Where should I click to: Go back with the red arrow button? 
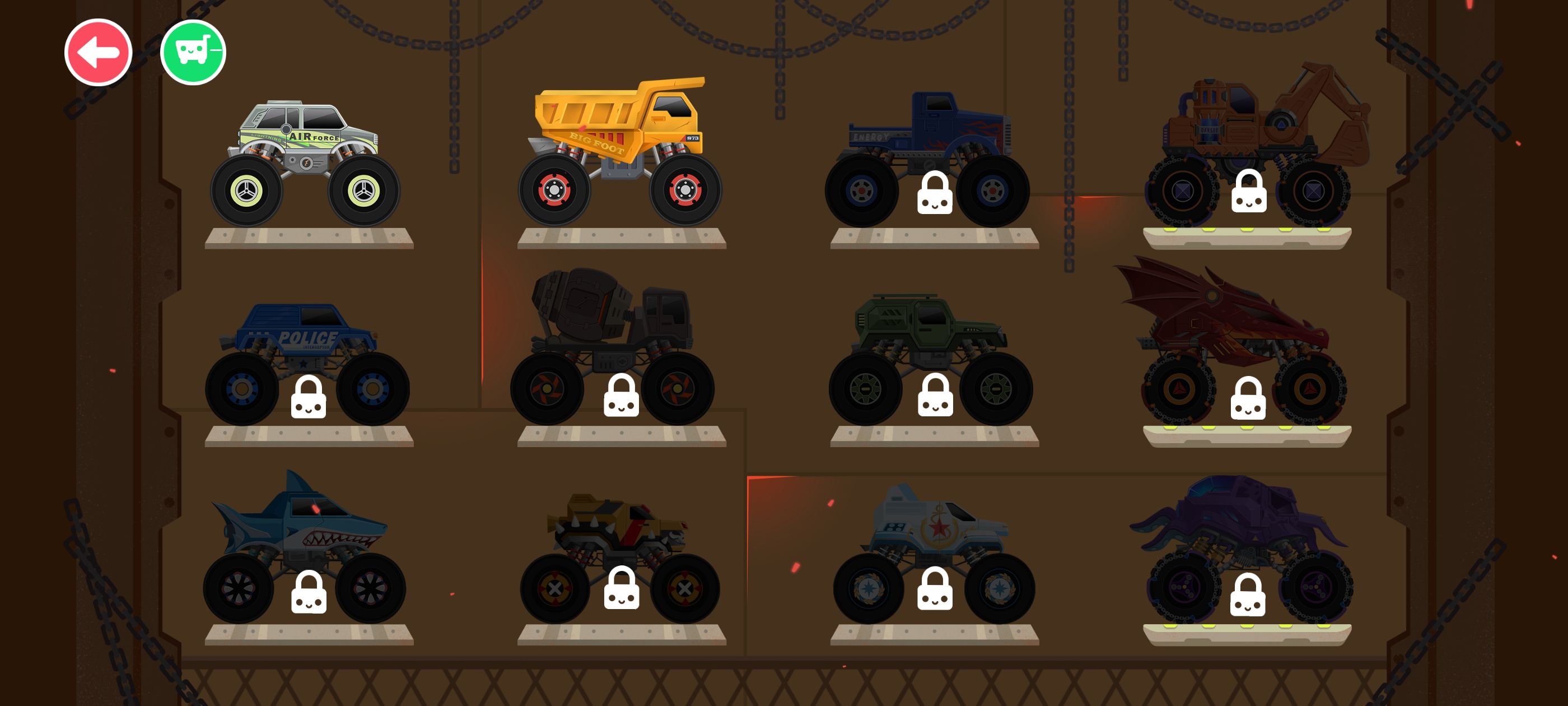coord(98,52)
